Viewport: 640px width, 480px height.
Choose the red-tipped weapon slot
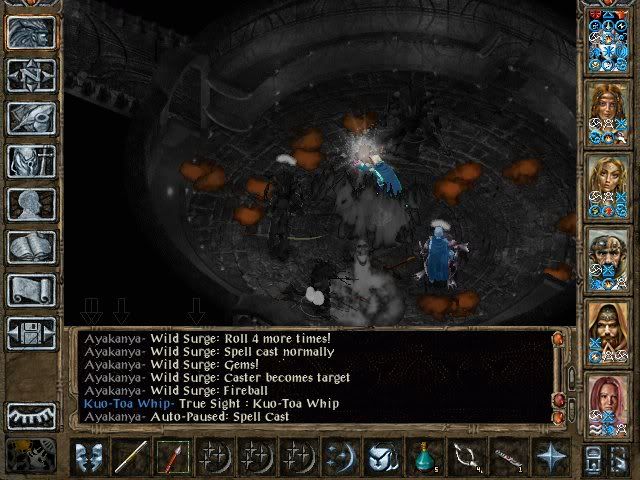(x=173, y=457)
